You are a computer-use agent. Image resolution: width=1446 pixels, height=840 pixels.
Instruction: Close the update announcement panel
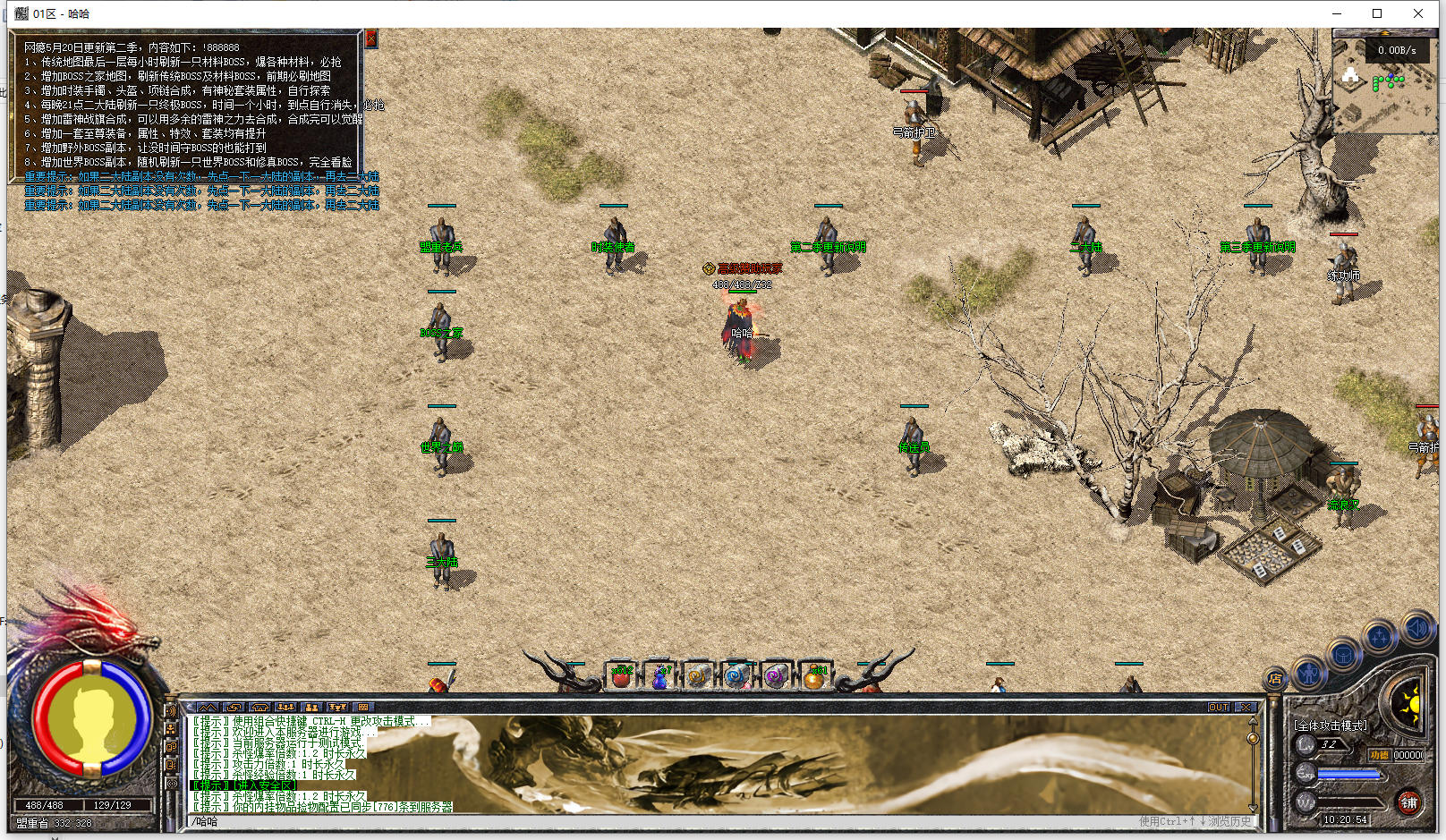pos(370,38)
